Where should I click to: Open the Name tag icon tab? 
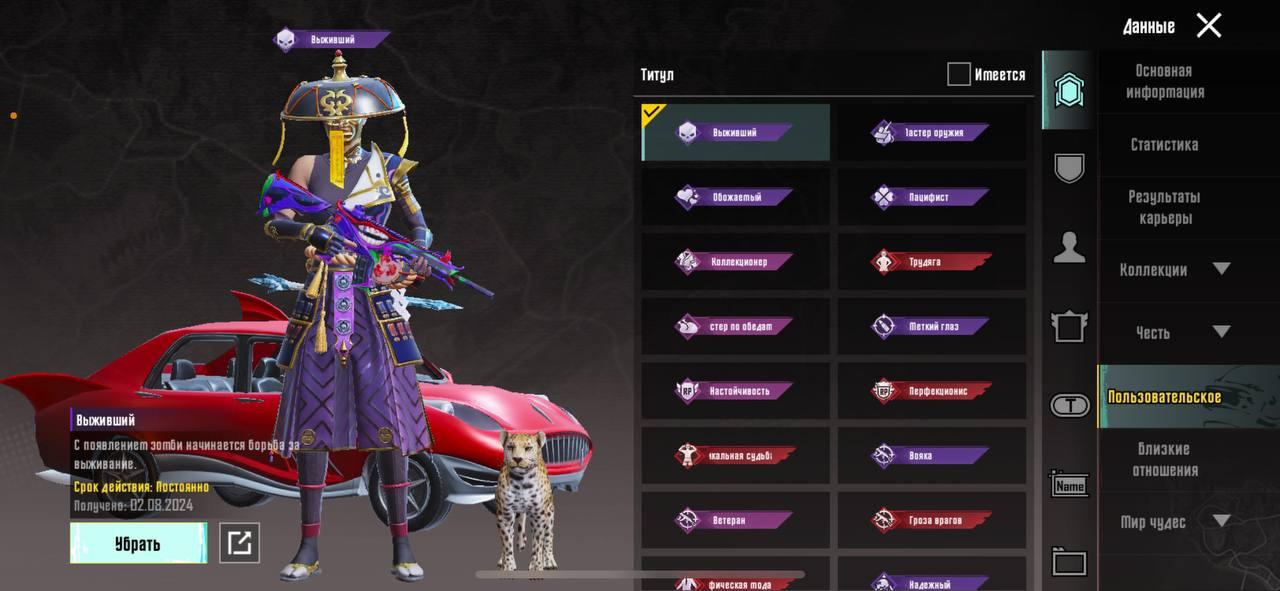(x=1069, y=485)
